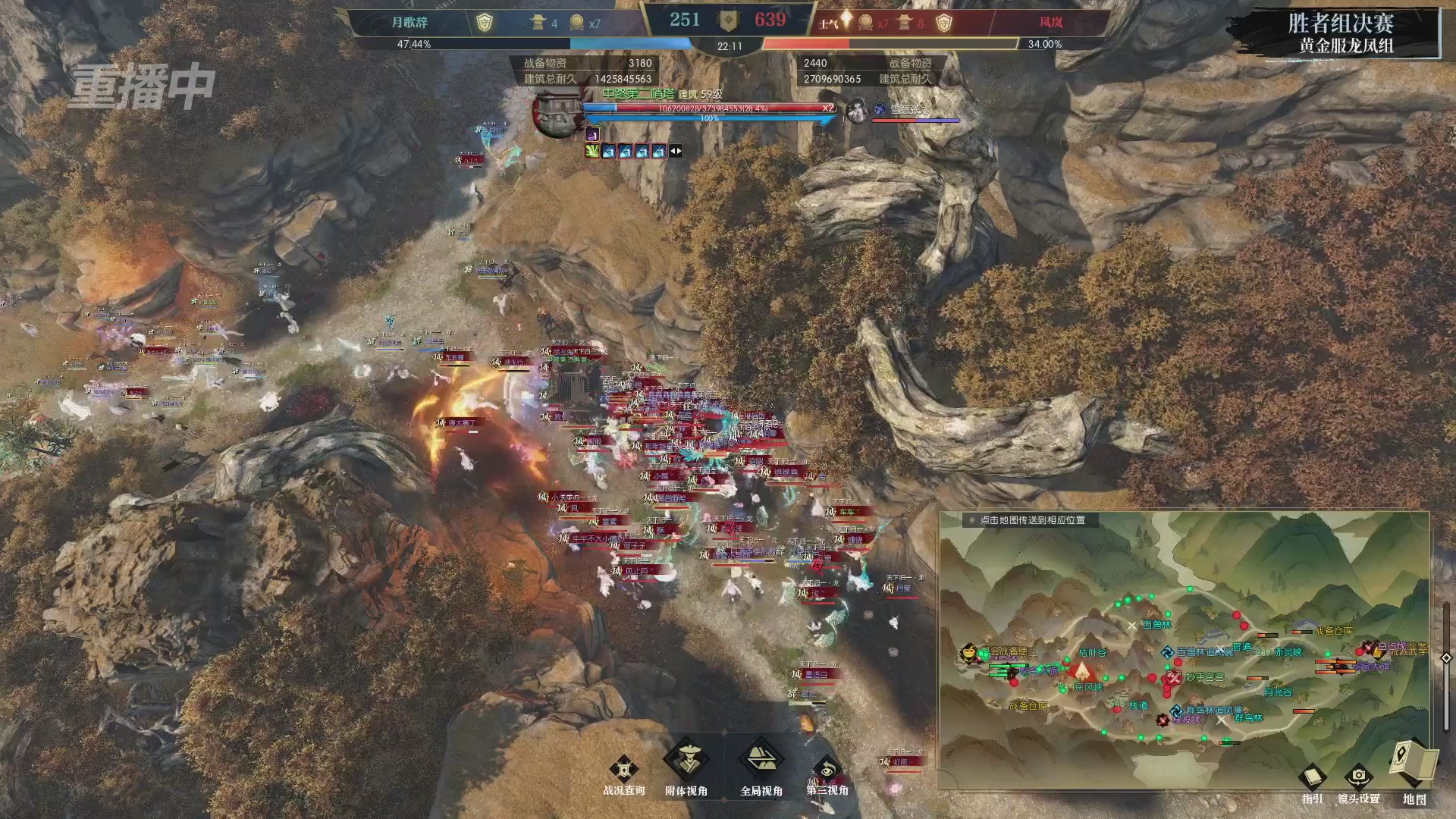This screenshot has height=819, width=1456.
Task: Expand the skill bar with the arrow toggle
Action: [x=674, y=151]
